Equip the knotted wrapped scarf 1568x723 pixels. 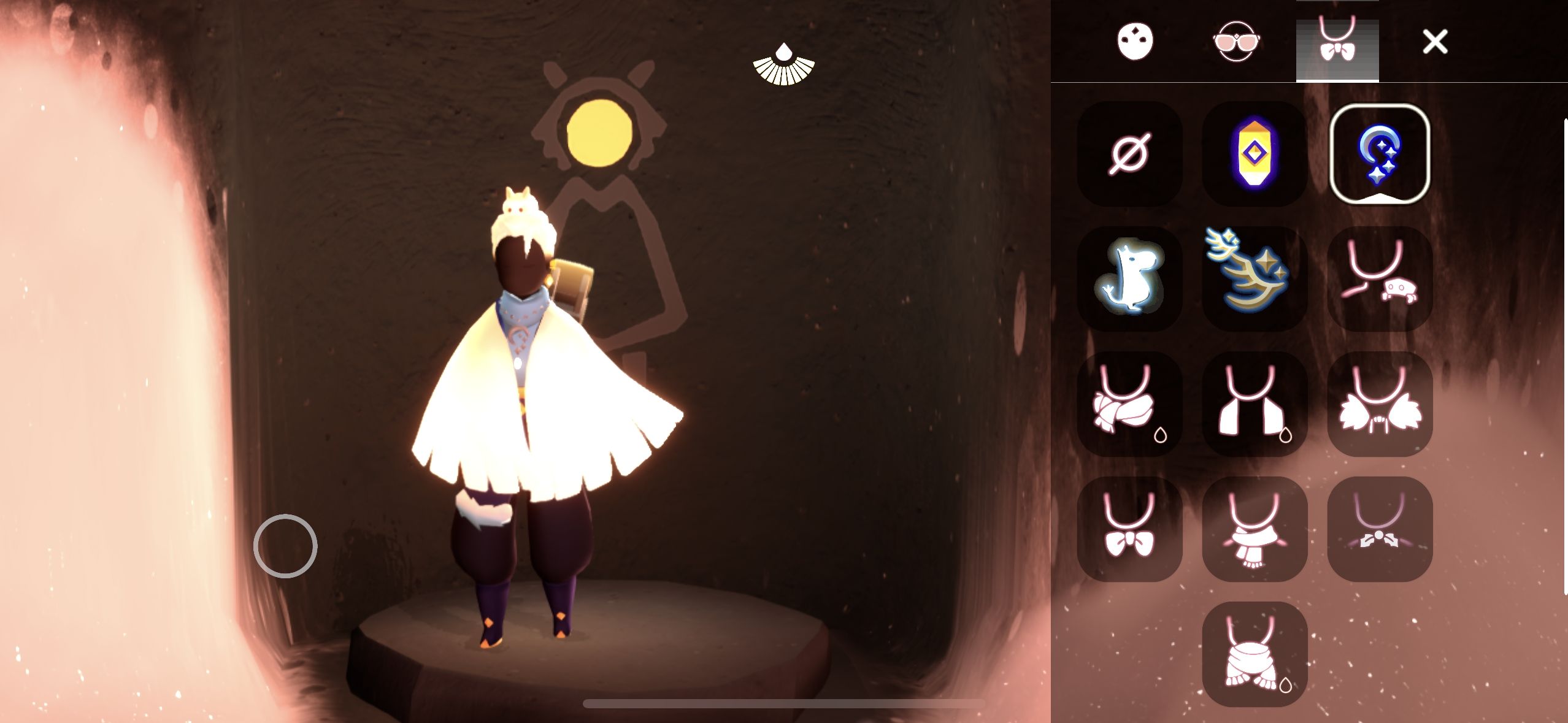(x=1129, y=404)
